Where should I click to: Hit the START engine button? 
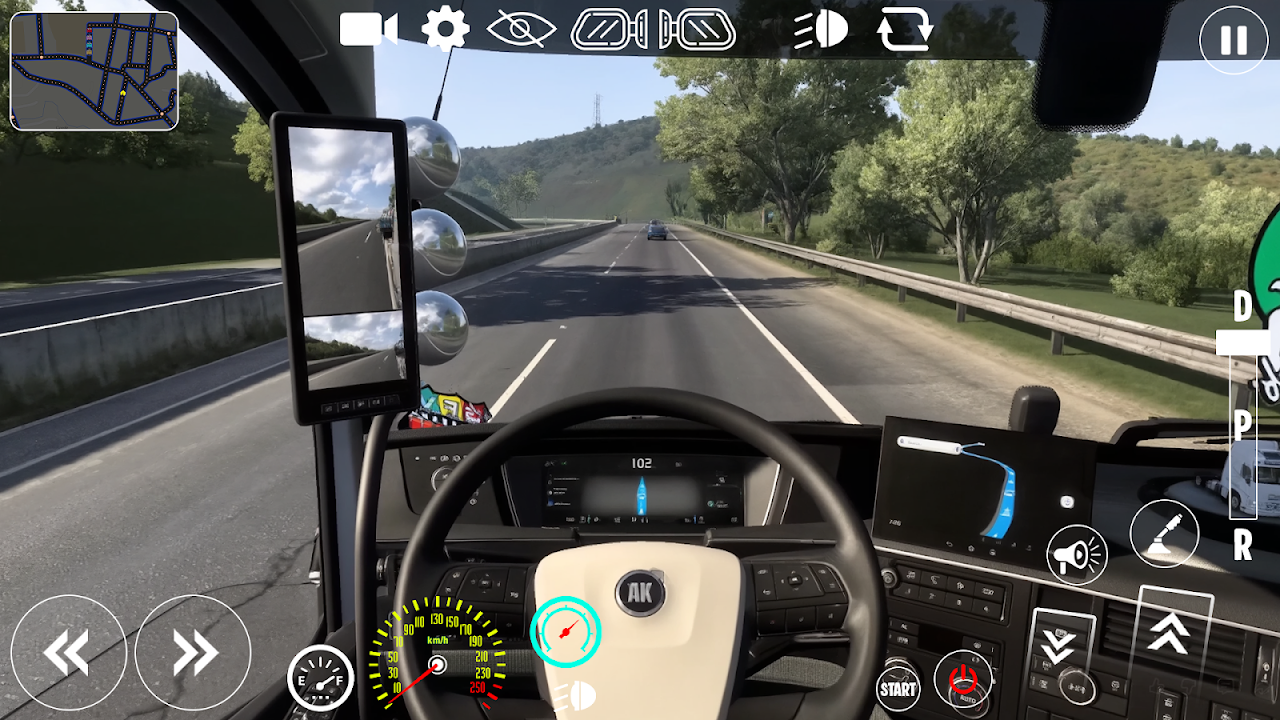[x=897, y=688]
